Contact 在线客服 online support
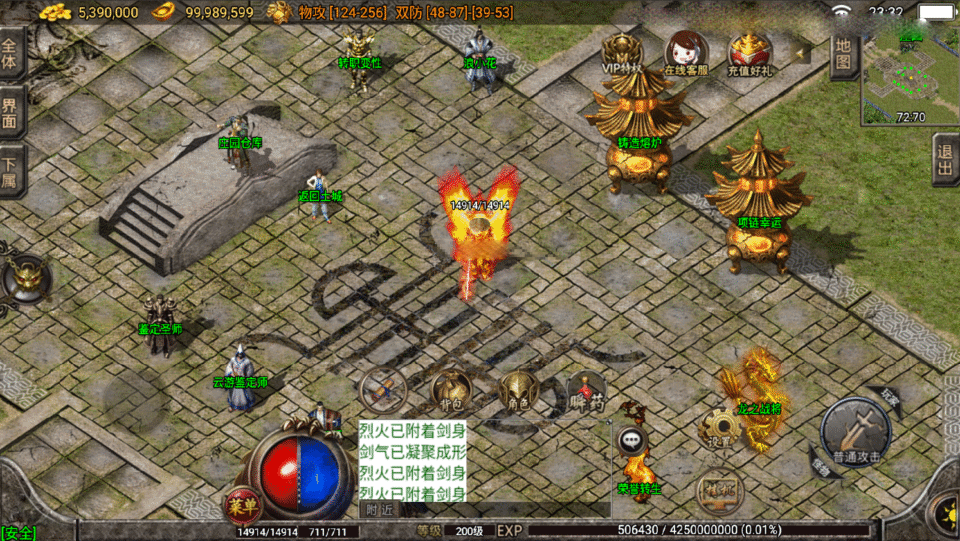This screenshot has width=960, height=541. click(x=686, y=53)
